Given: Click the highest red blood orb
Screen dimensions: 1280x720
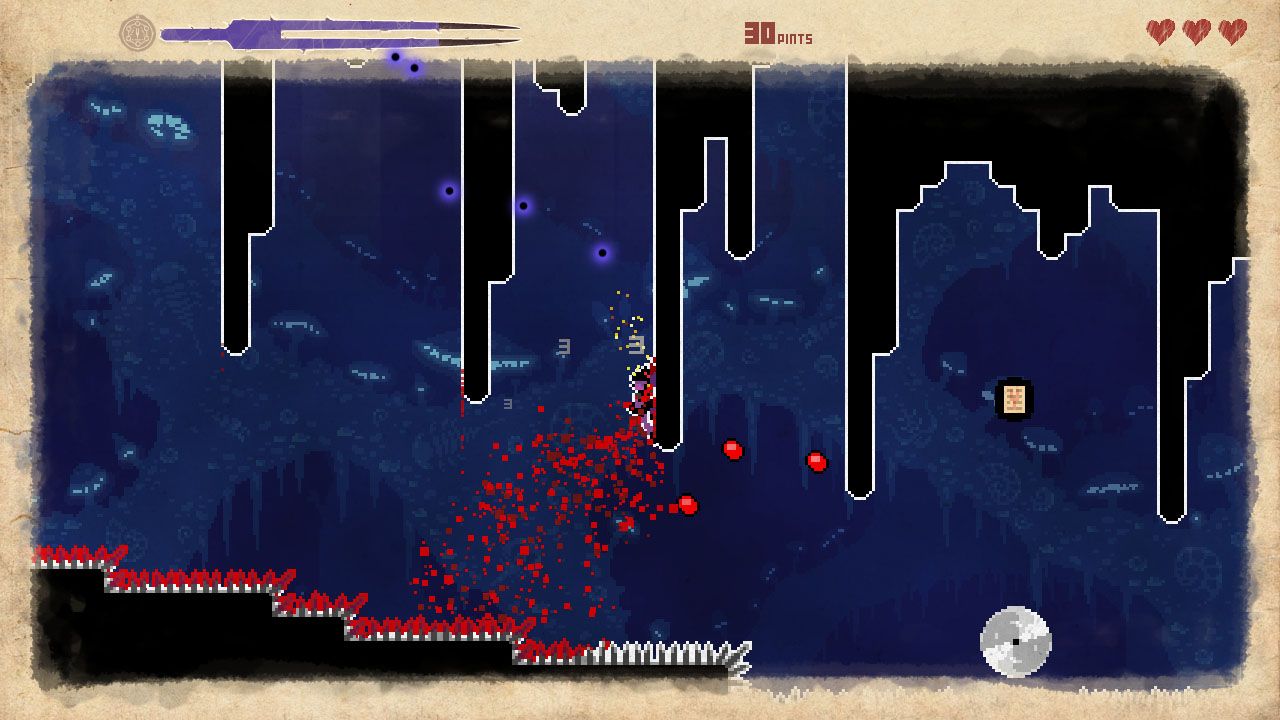Looking at the screenshot, I should point(733,449).
